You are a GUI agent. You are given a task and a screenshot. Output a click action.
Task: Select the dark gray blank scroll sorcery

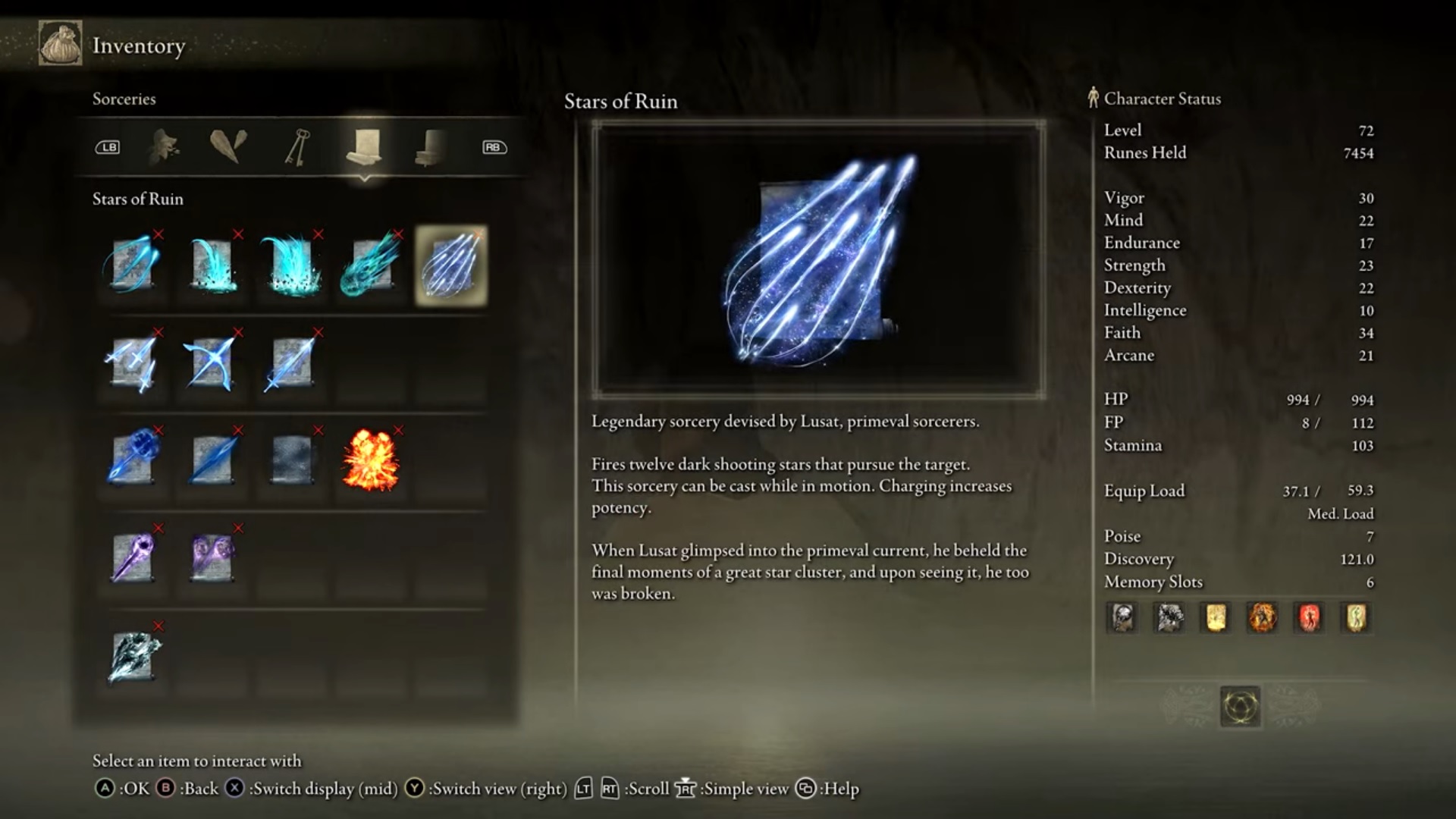click(291, 460)
